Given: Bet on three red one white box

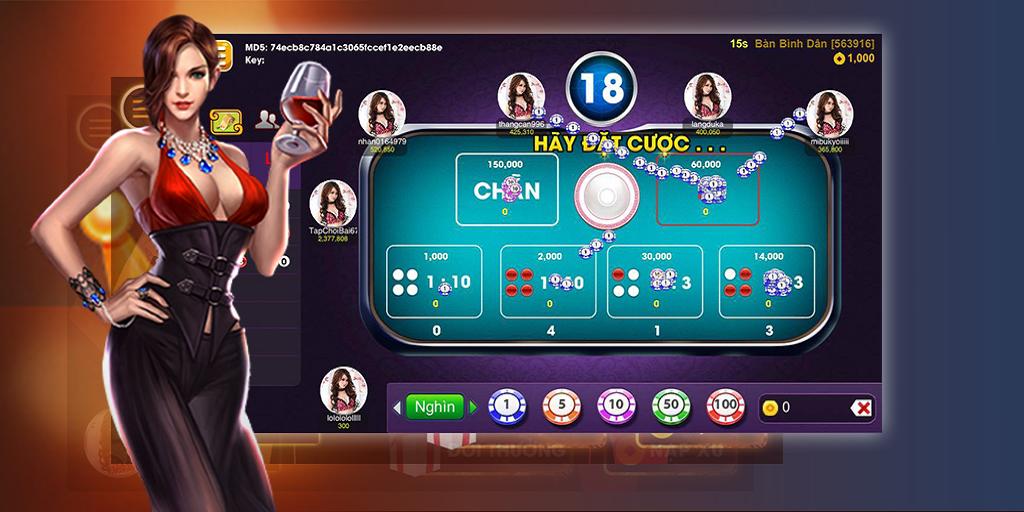Looking at the screenshot, I should coord(766,282).
